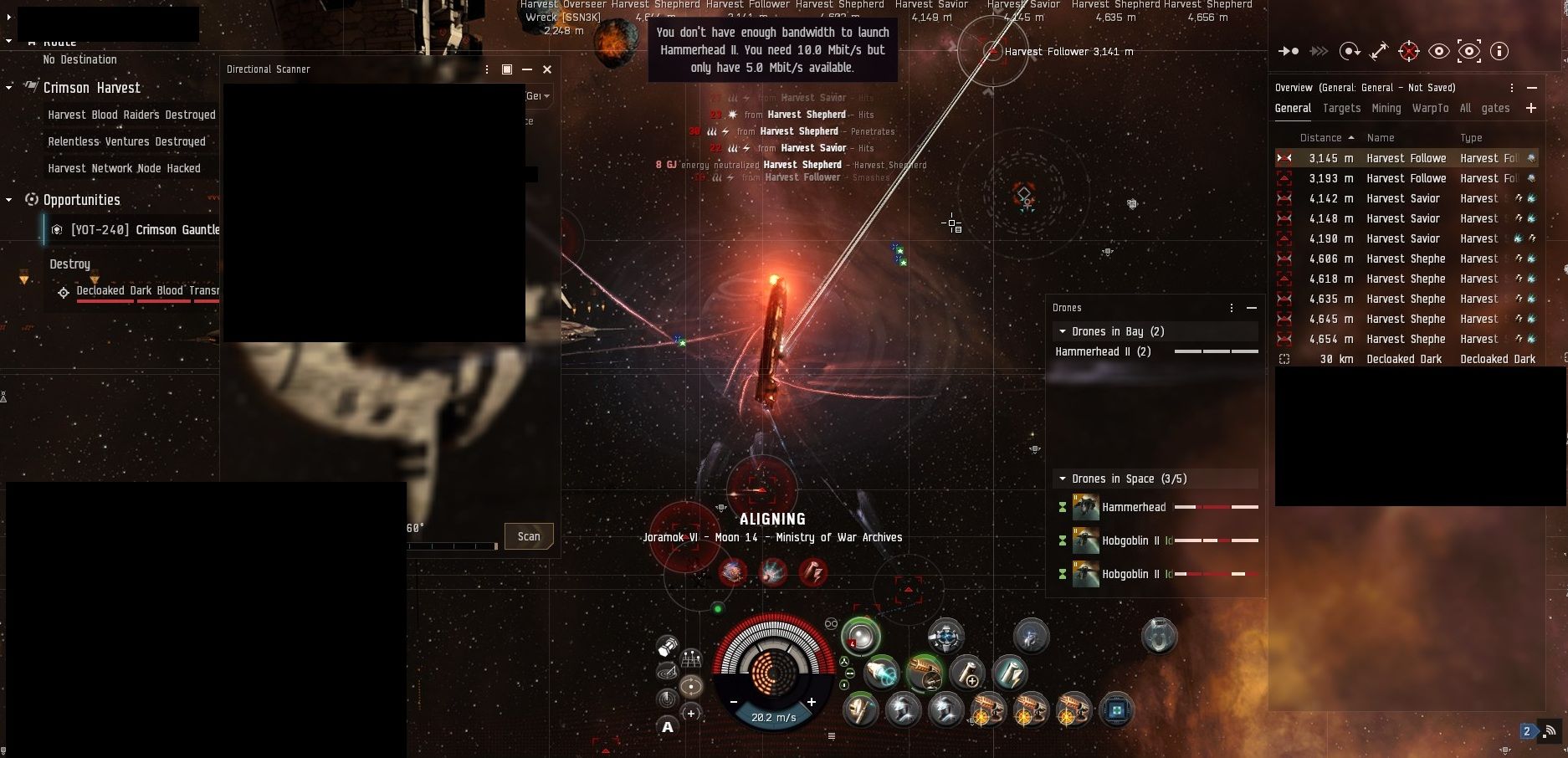Open the Mining overview tab
The image size is (1568, 758).
tap(1386, 108)
